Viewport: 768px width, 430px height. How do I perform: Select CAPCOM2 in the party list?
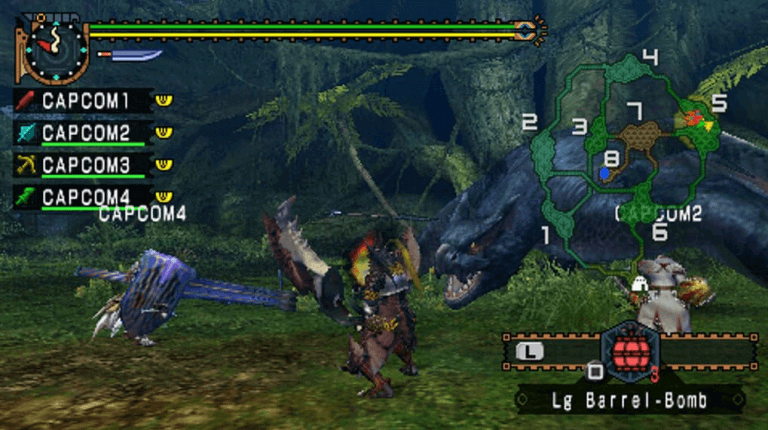(x=86, y=133)
